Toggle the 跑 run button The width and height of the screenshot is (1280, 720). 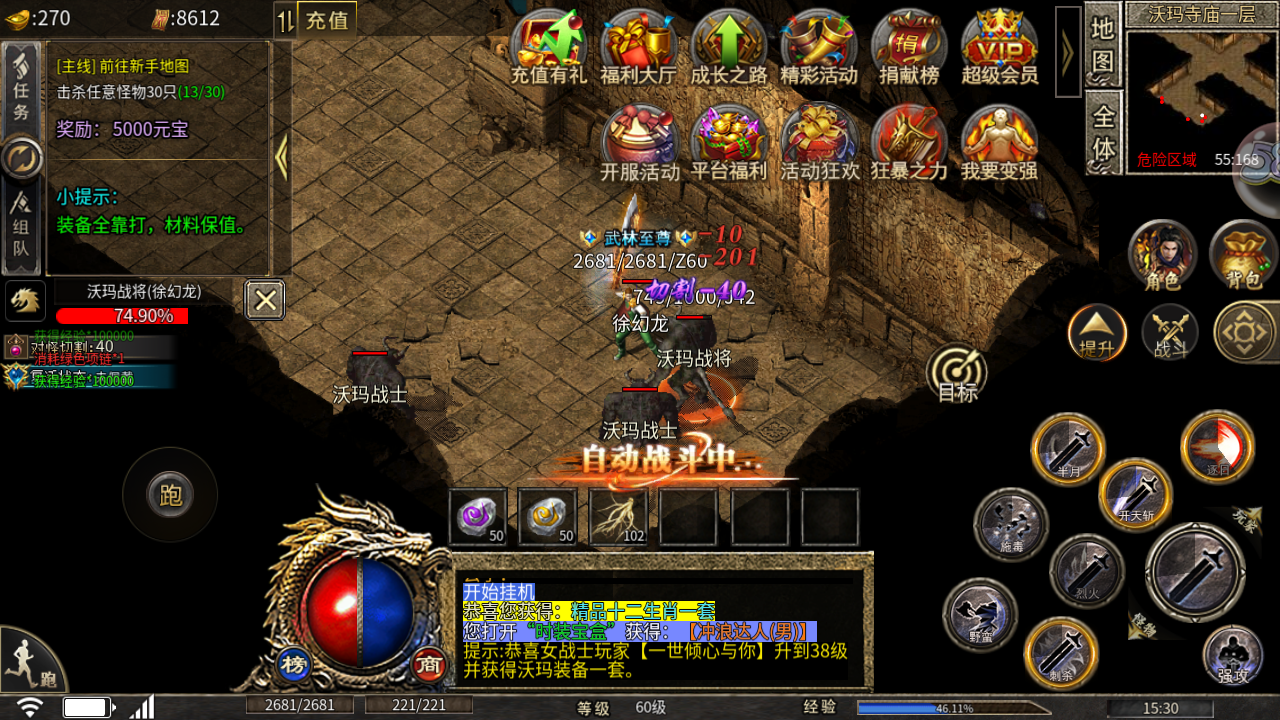tap(170, 495)
